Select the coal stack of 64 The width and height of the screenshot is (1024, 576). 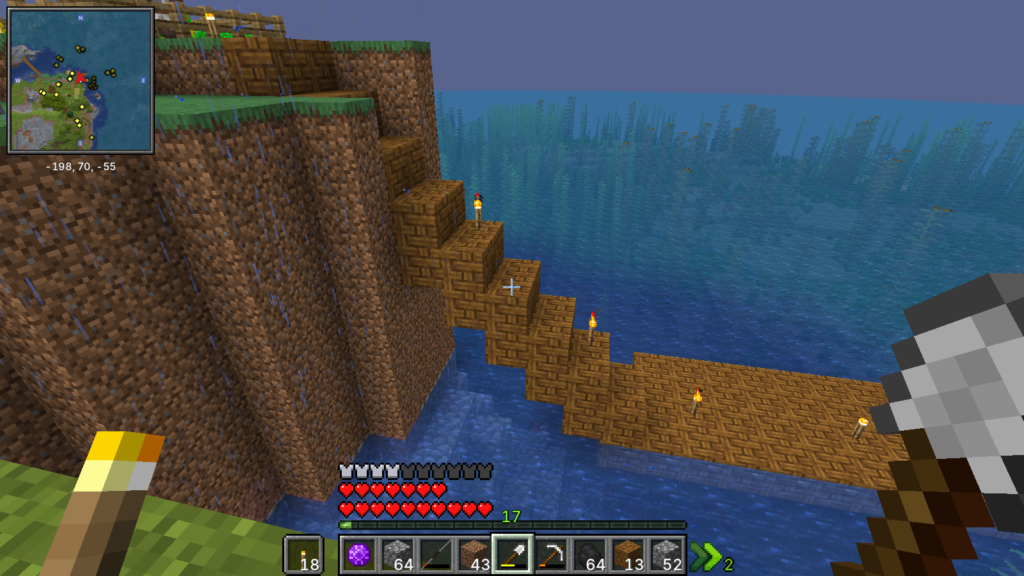pos(589,554)
